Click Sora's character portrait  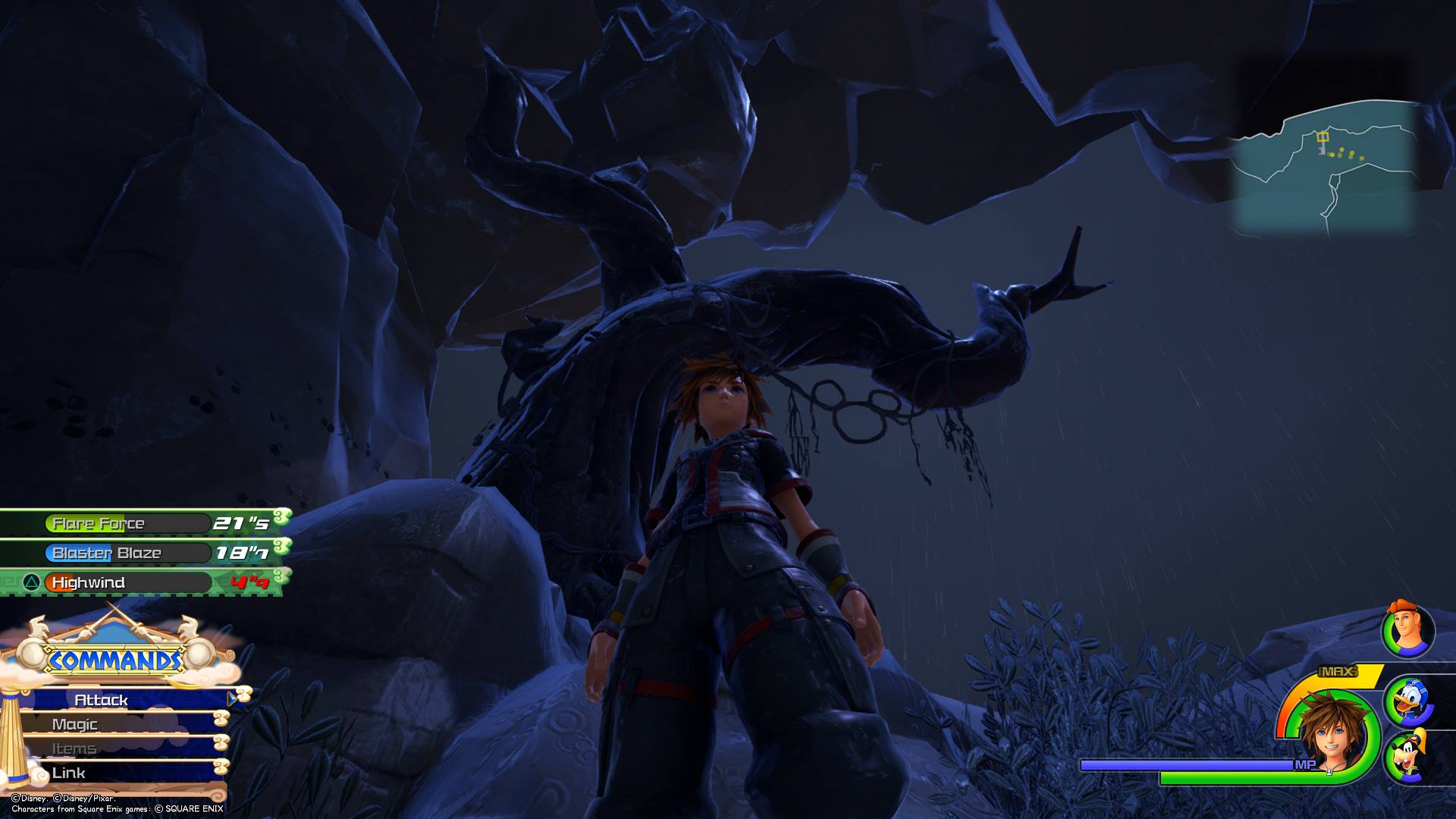pyautogui.click(x=1331, y=732)
